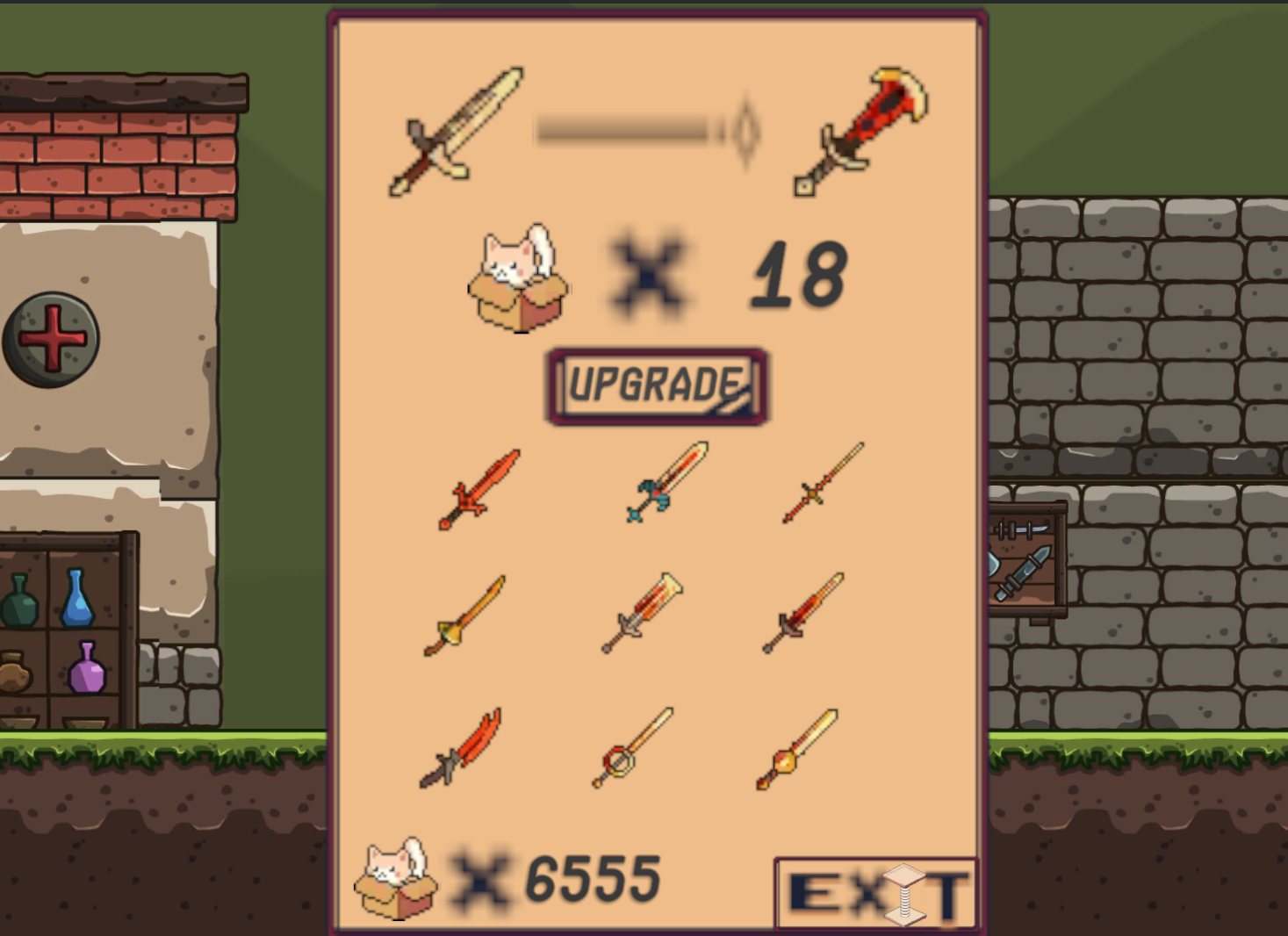Select the thin golden rapier
Image resolution: width=1288 pixels, height=936 pixels.
click(824, 487)
